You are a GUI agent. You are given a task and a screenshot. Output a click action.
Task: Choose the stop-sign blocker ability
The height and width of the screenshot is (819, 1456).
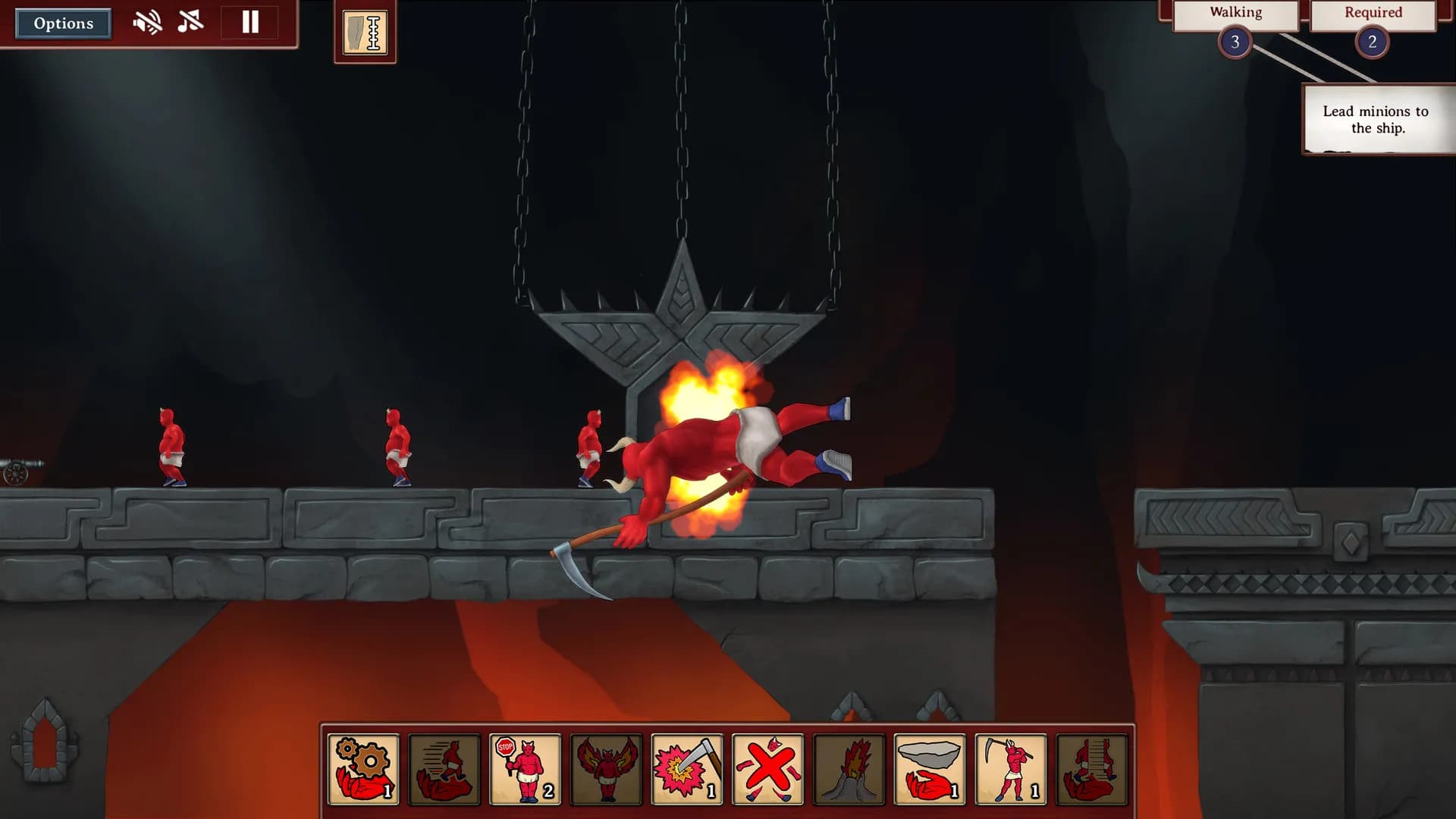coord(523,770)
